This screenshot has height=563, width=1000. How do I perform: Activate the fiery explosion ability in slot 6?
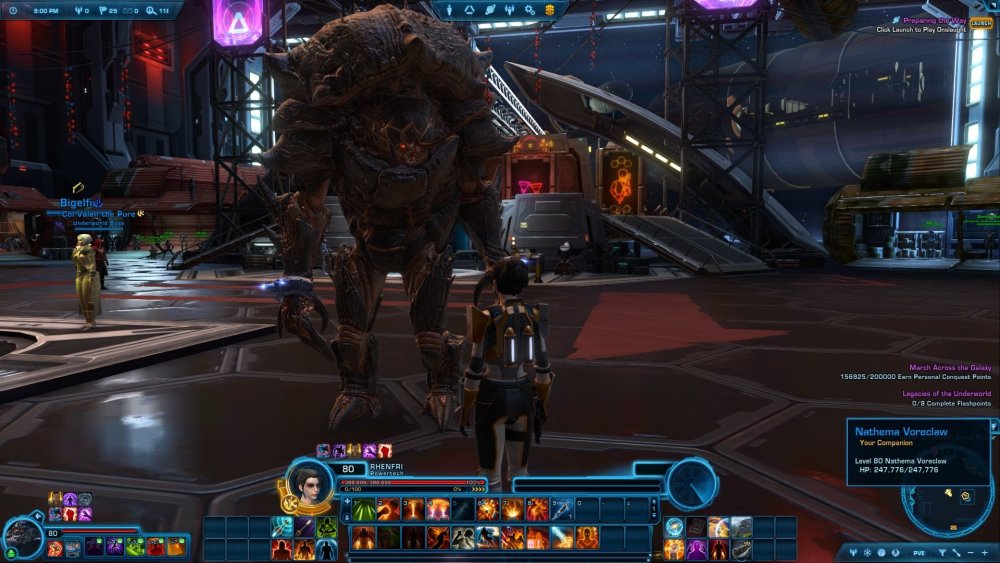[x=488, y=510]
